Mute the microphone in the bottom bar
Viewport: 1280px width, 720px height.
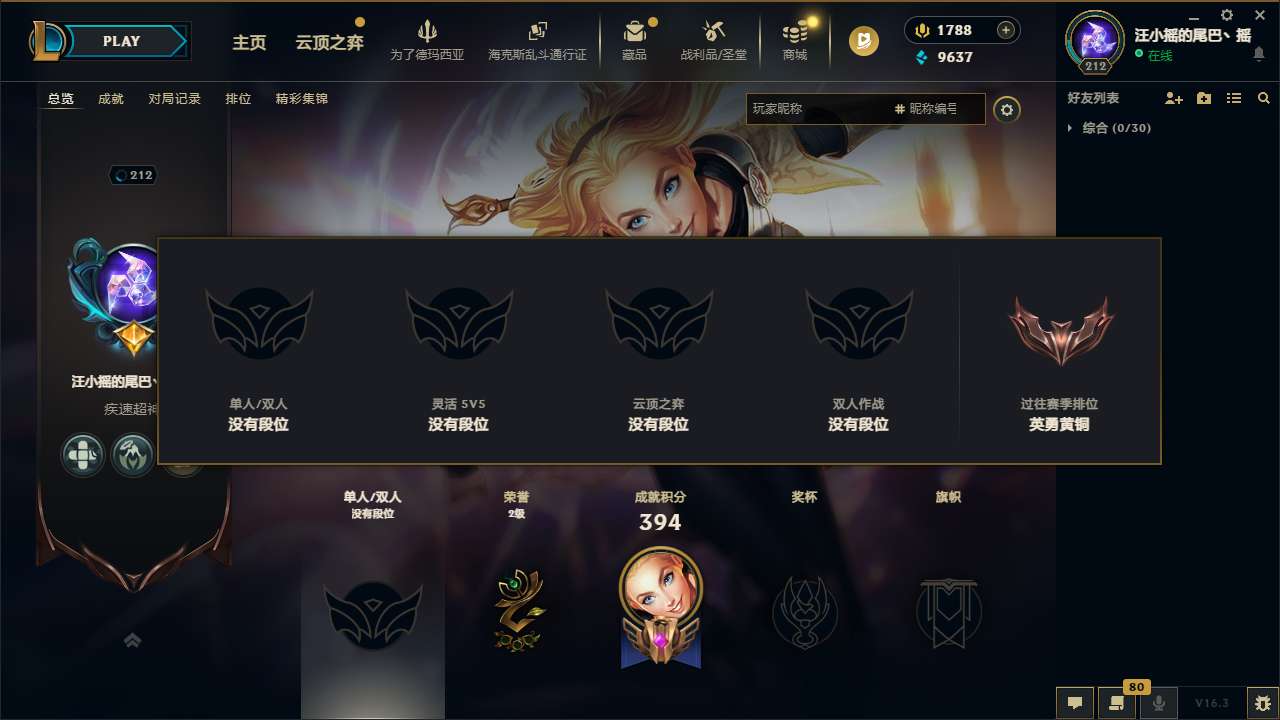pos(1159,702)
